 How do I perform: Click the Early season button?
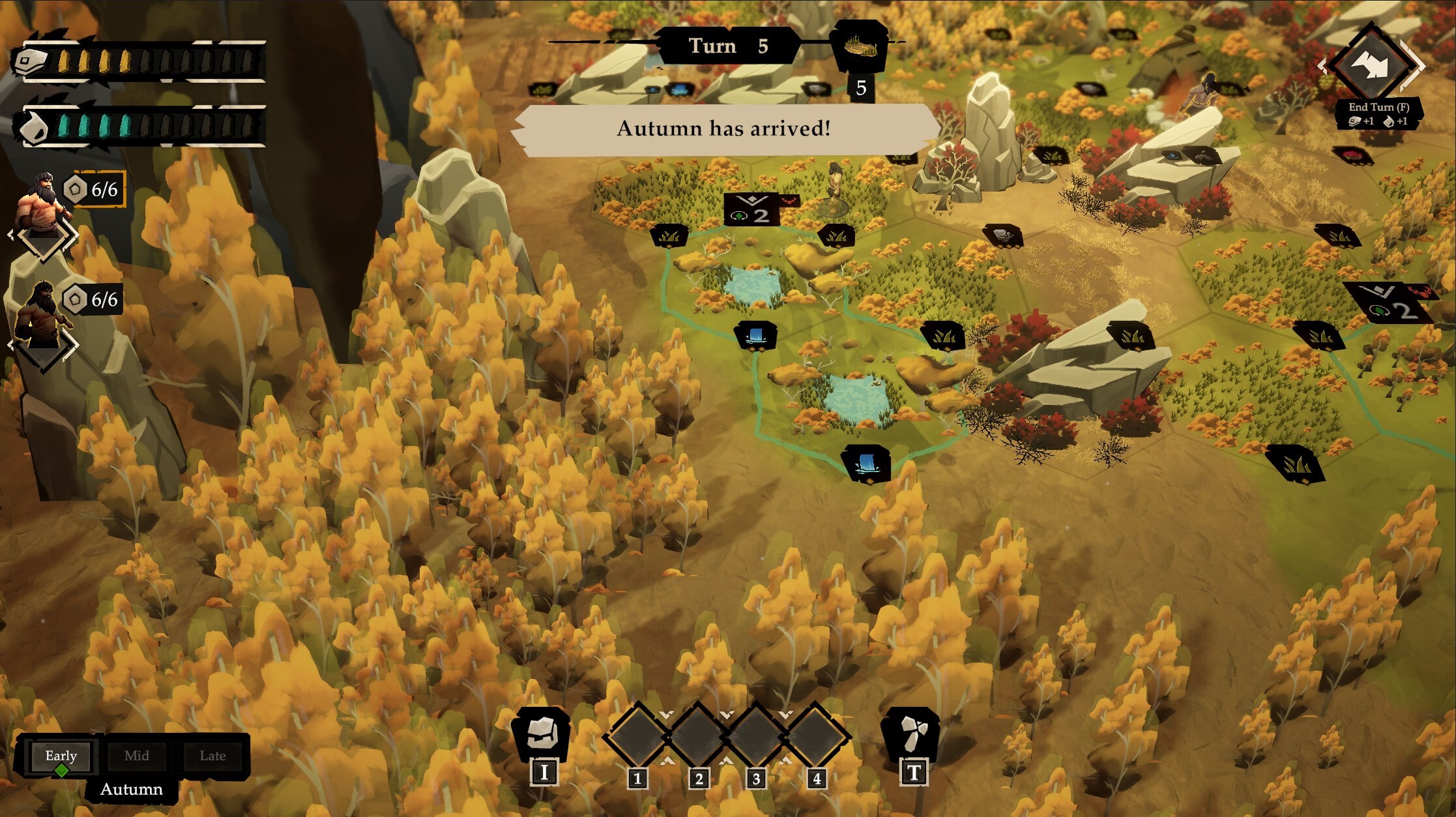point(60,756)
